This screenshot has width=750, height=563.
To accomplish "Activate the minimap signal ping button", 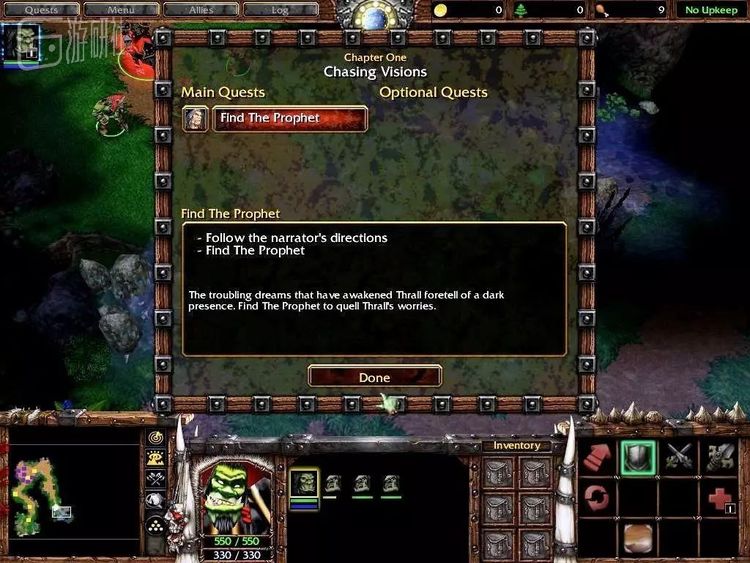I will coord(155,438).
